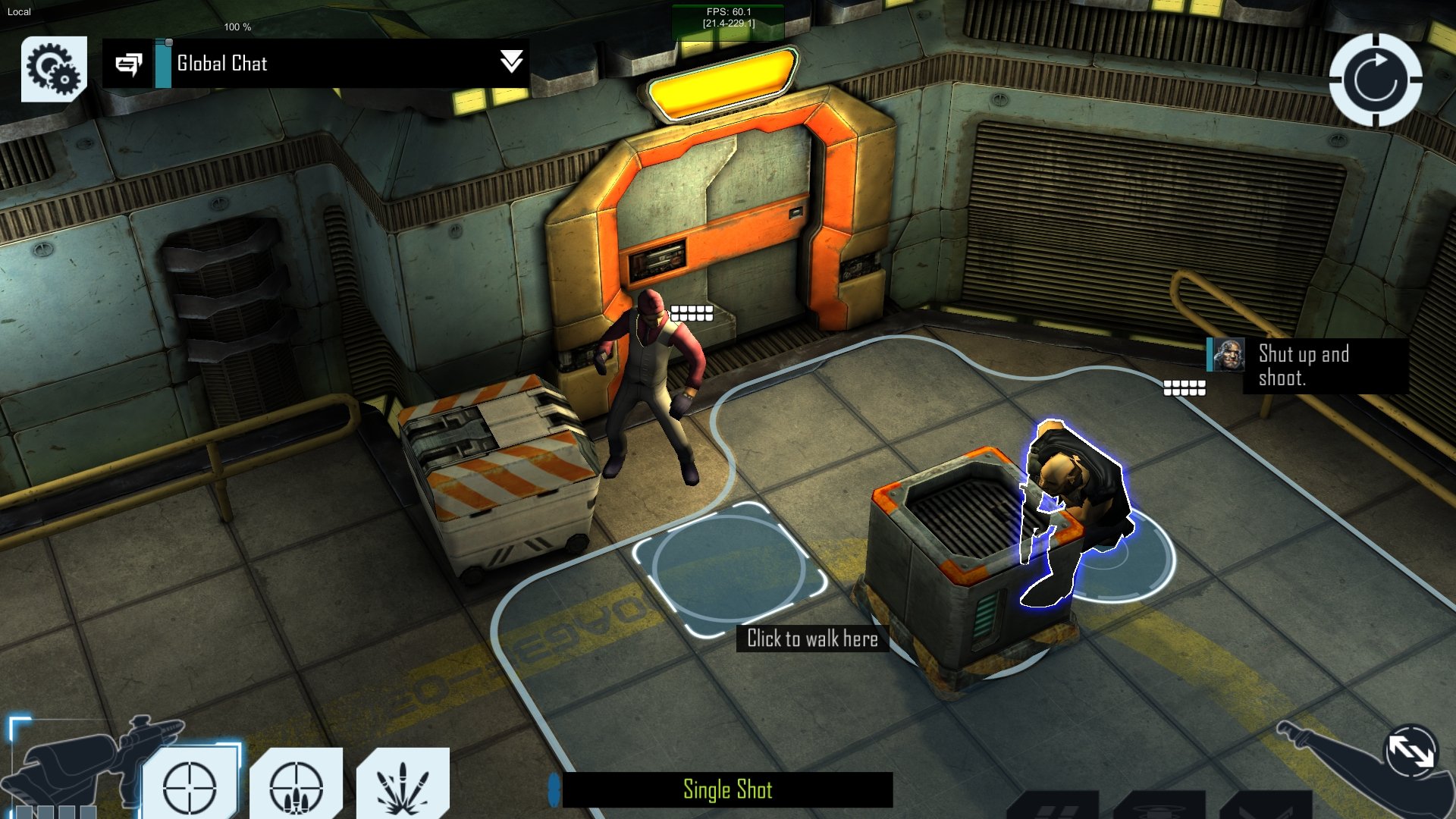Screen dimensions: 1456x819
Task: Click the Single Shot label bar
Action: [726, 789]
